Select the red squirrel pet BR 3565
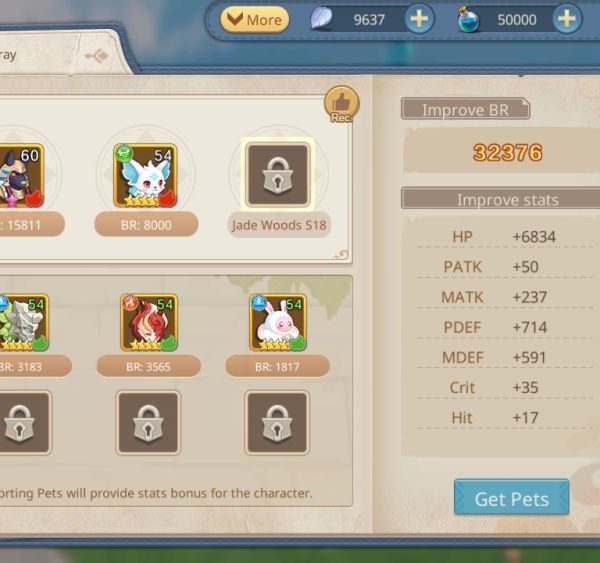The image size is (600, 563). pos(149,323)
